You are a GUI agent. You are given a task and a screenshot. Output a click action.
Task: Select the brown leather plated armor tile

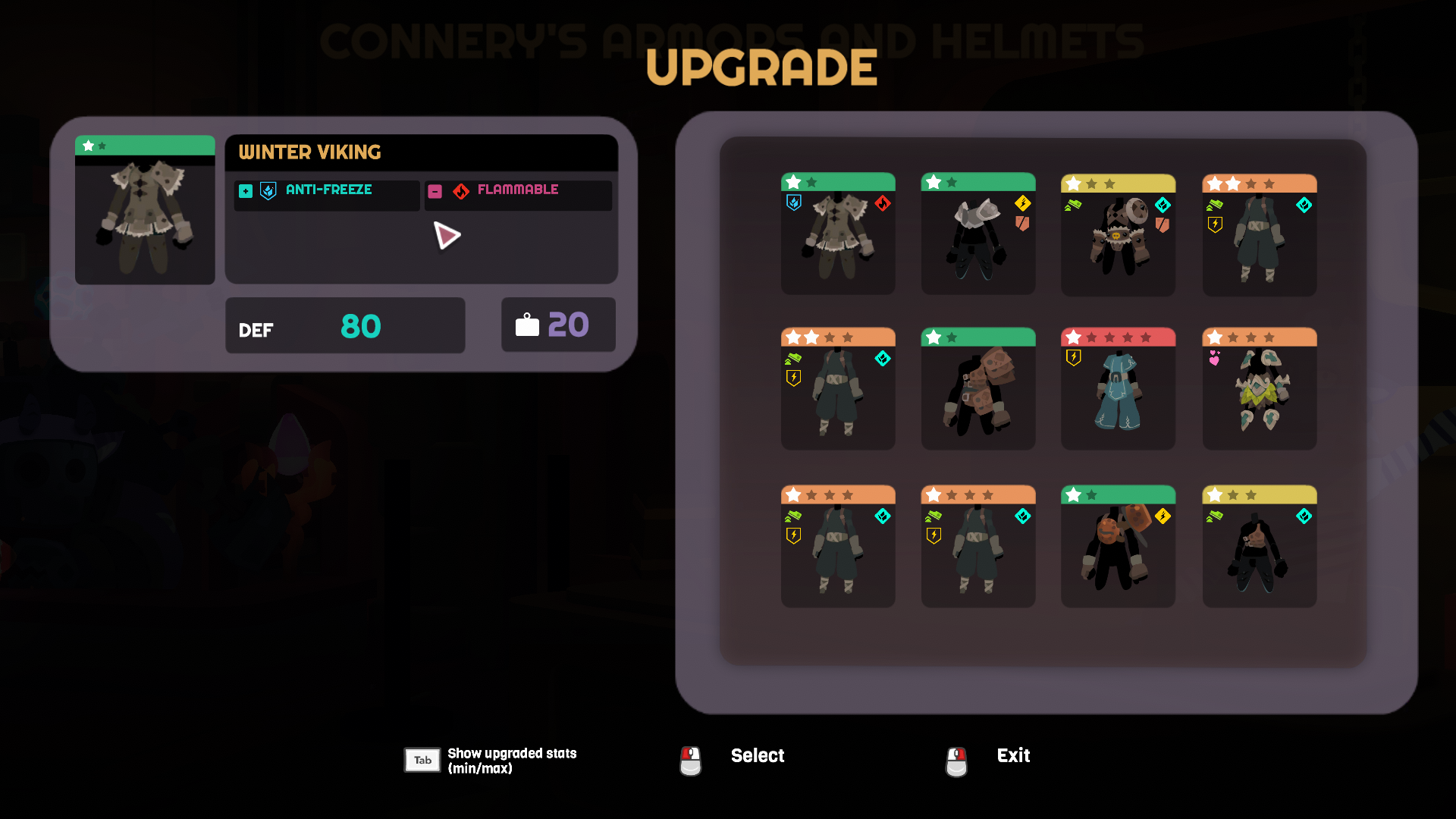pyautogui.click(x=977, y=390)
